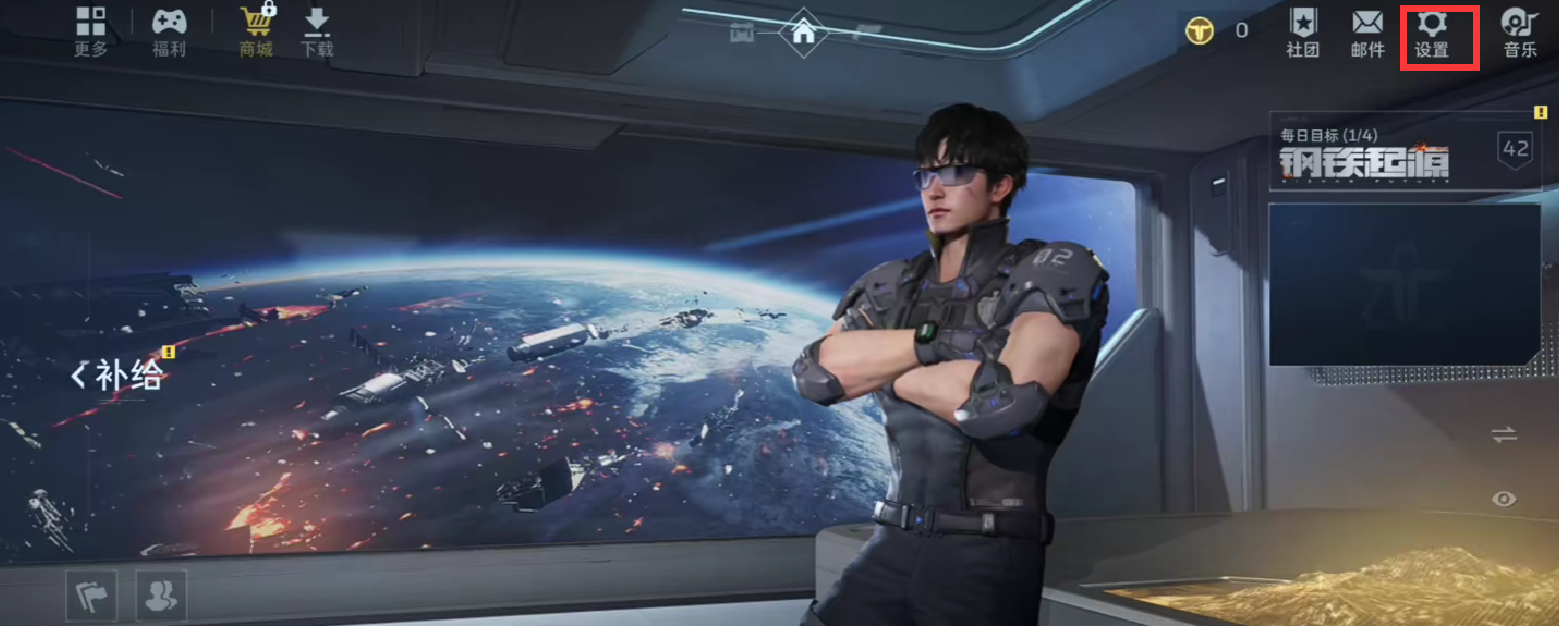
Task: Open the 设置 settings gear
Action: pos(1432,33)
